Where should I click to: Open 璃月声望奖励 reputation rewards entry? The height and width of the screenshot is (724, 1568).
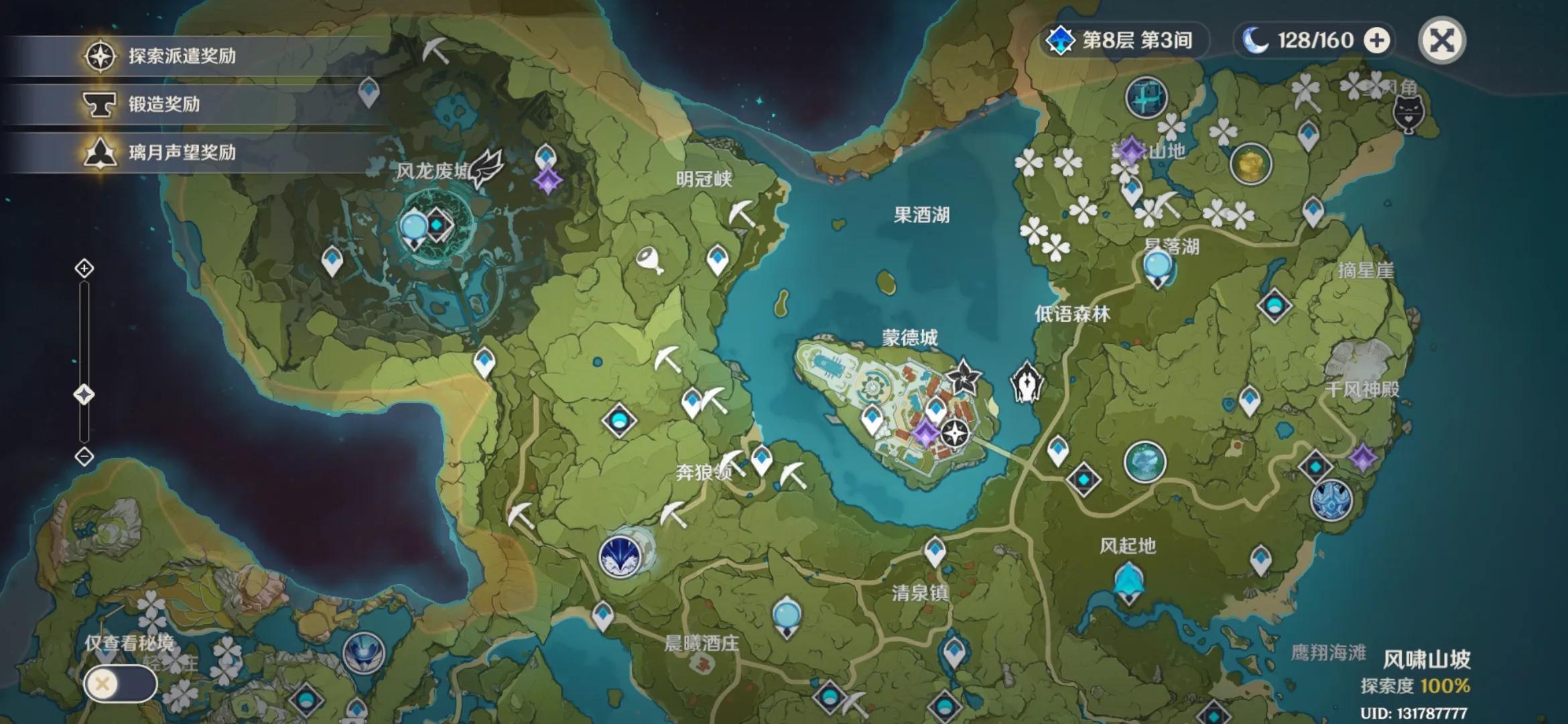[x=181, y=152]
